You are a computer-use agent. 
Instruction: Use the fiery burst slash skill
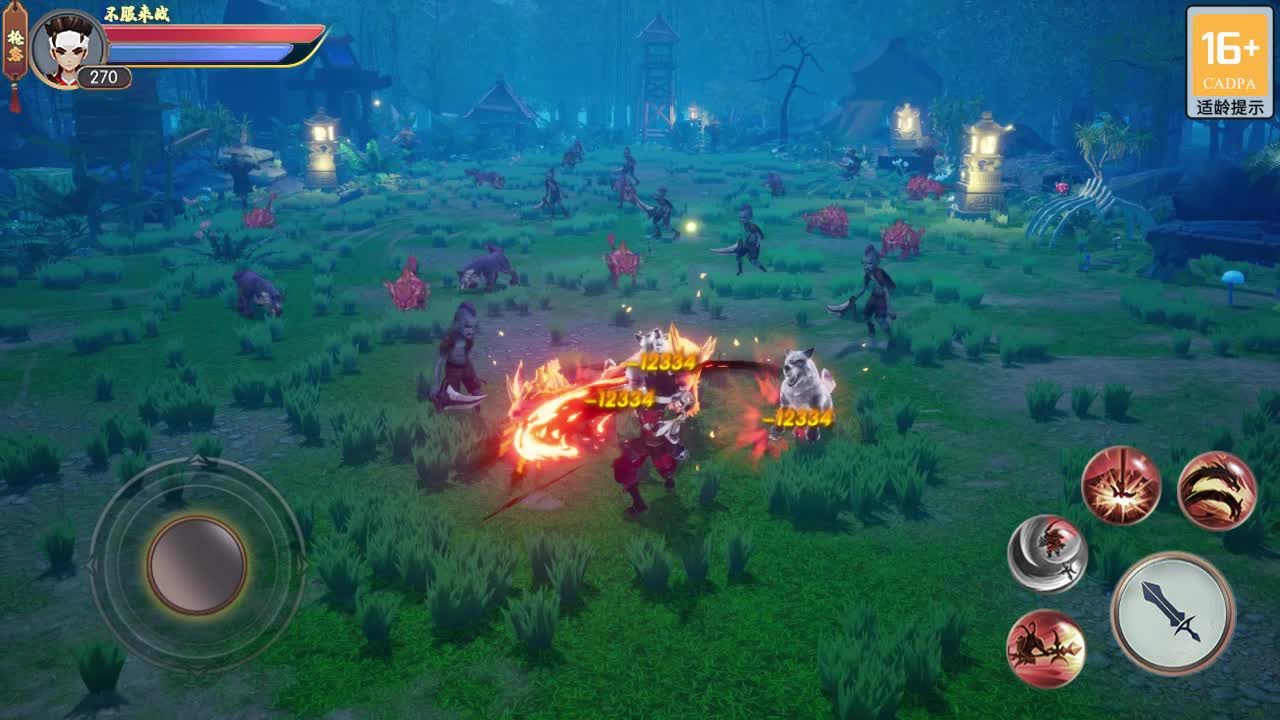(x=1121, y=486)
